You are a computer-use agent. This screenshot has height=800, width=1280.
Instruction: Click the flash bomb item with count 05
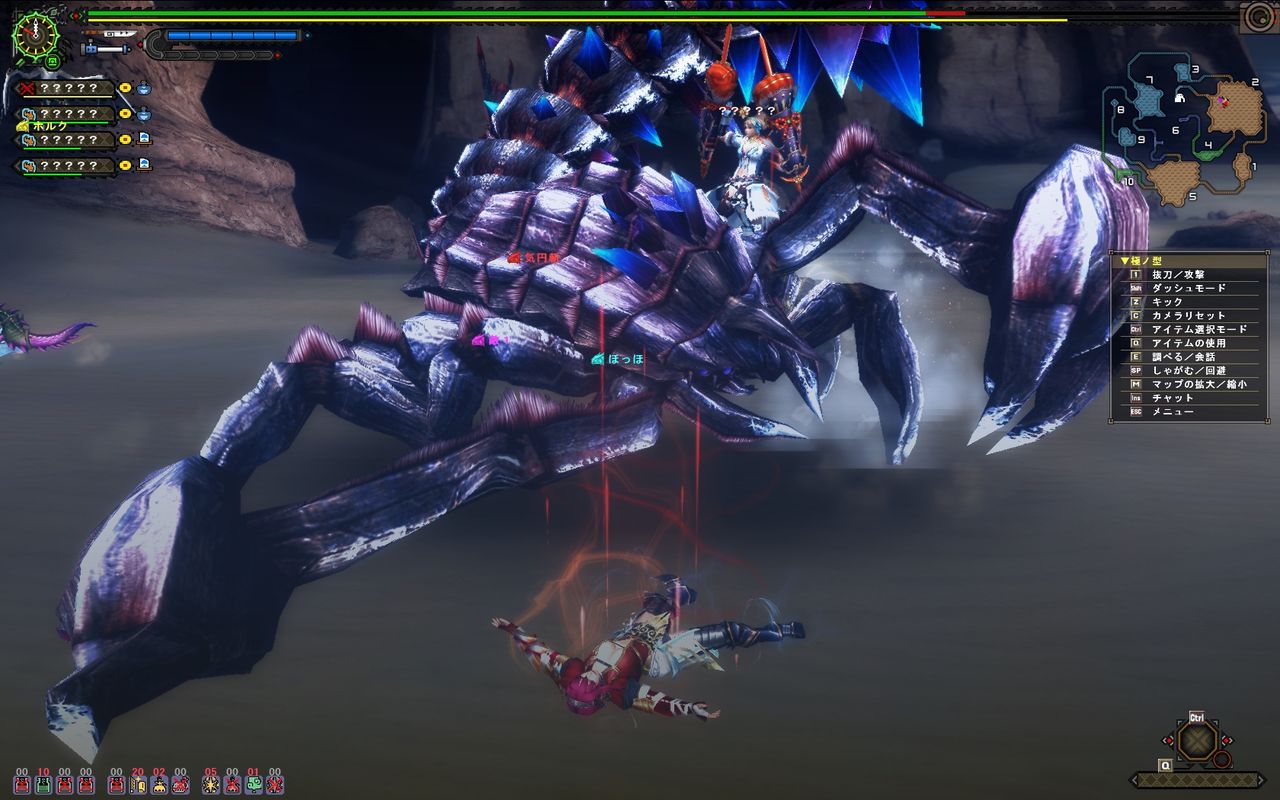210,786
